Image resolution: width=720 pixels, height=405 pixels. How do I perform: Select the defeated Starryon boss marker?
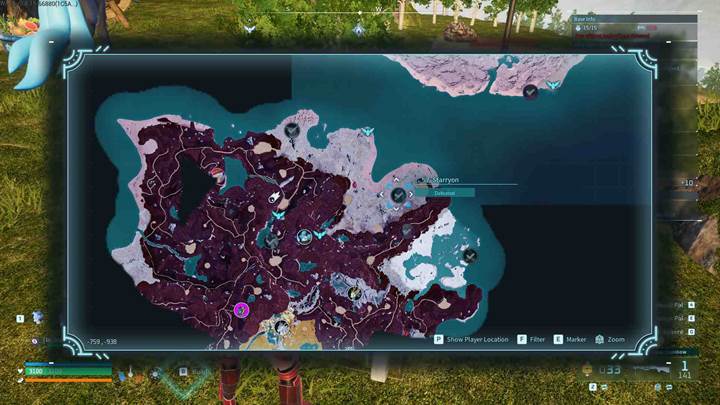coord(398,194)
